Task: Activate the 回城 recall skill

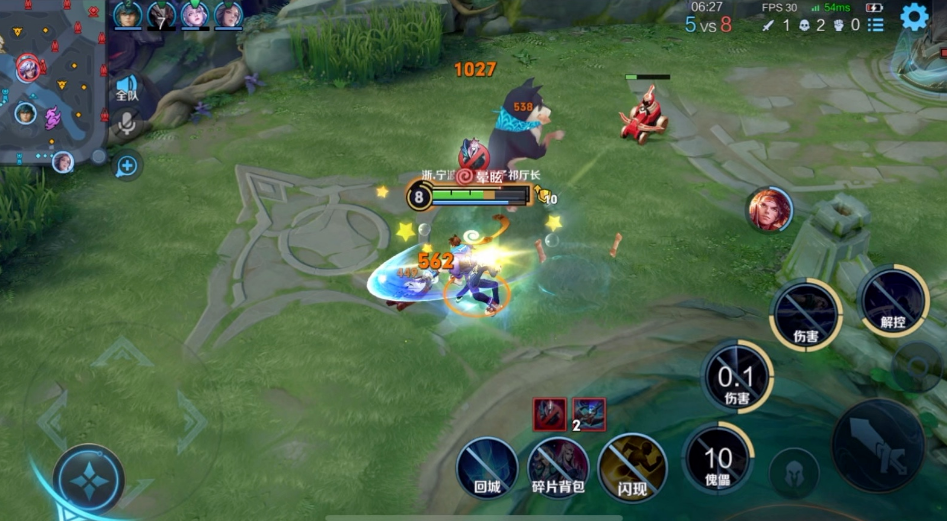Action: 487,468
